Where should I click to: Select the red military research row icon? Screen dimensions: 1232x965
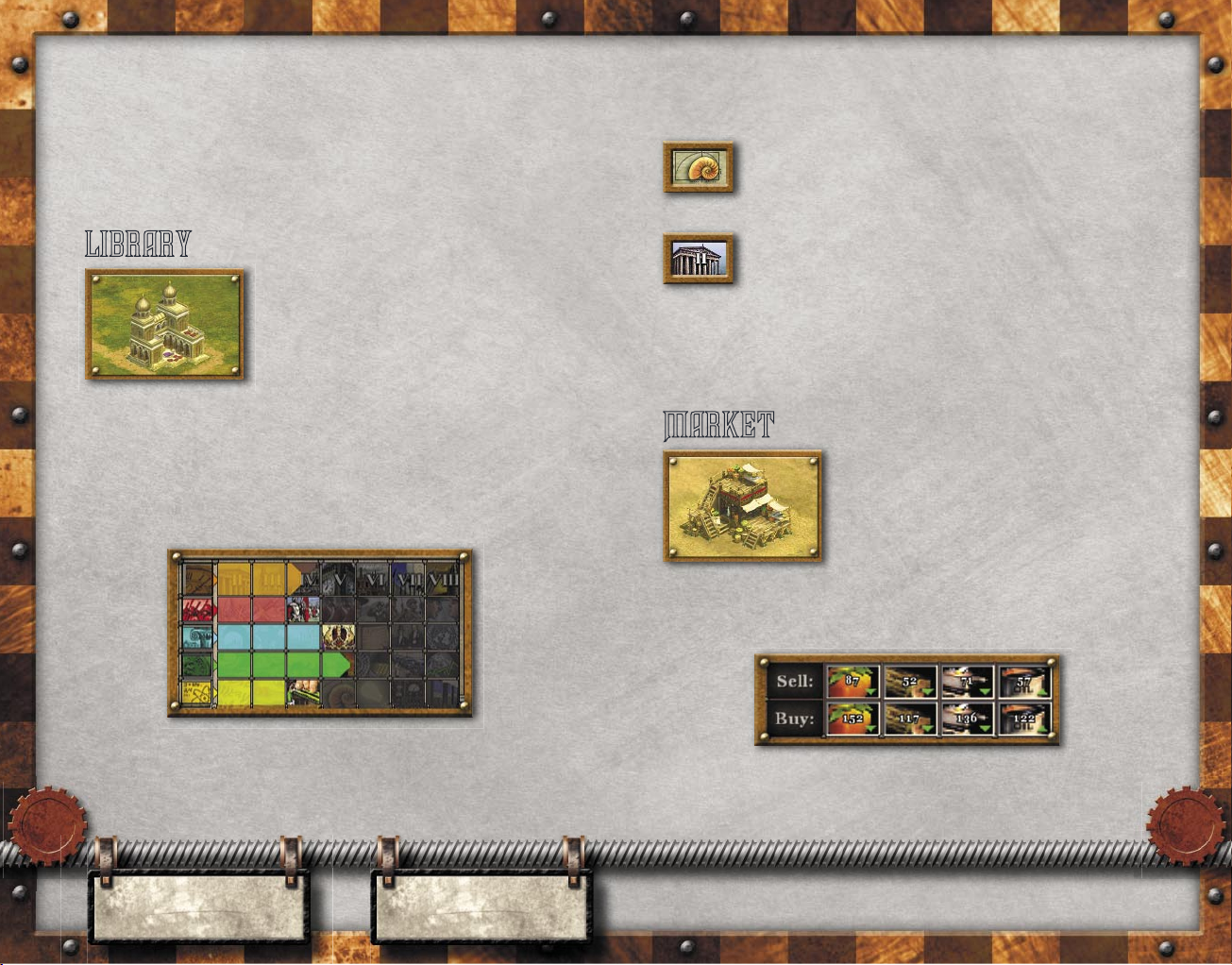tap(198, 609)
